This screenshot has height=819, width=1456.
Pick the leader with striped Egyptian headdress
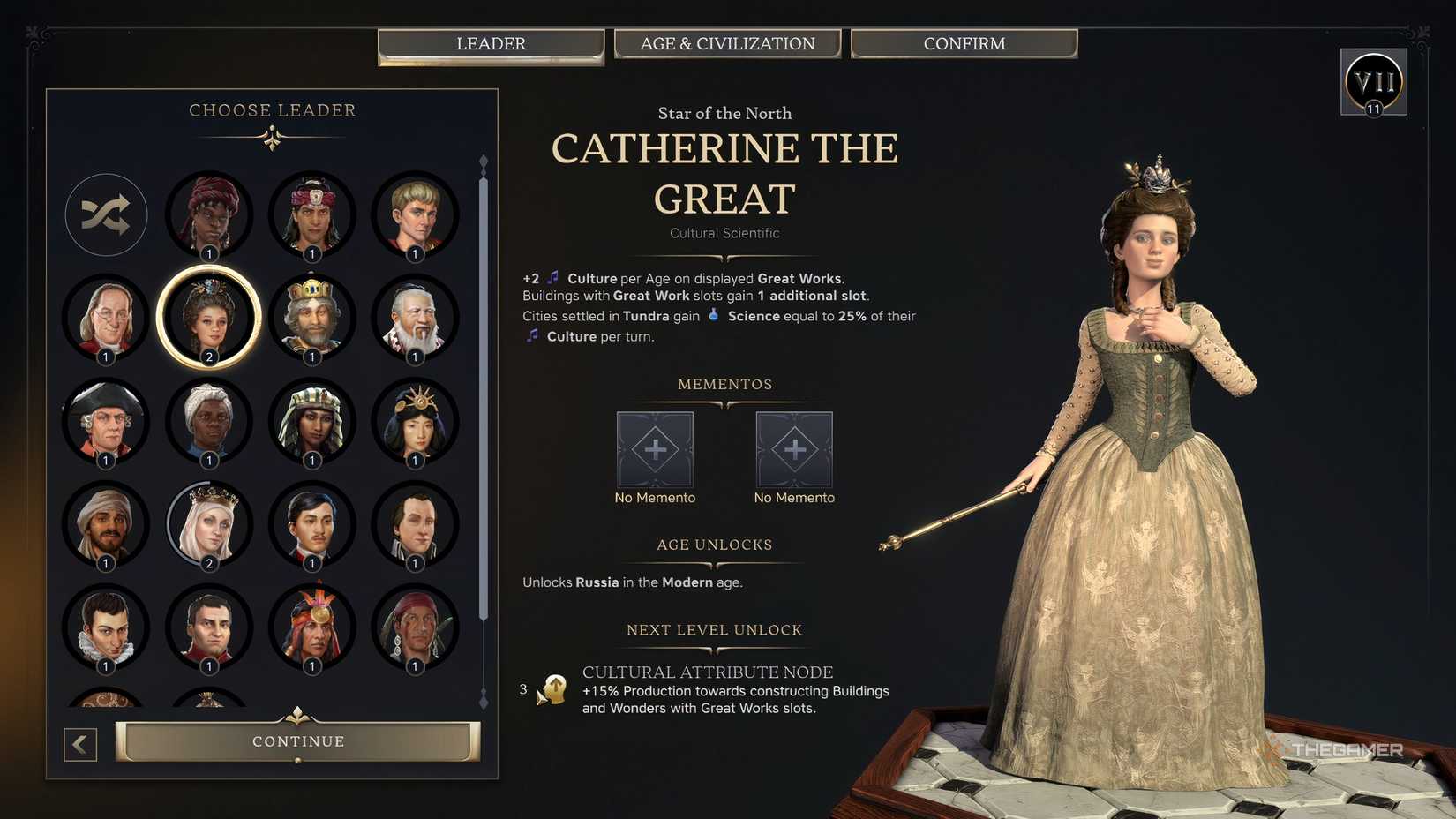coord(312,420)
